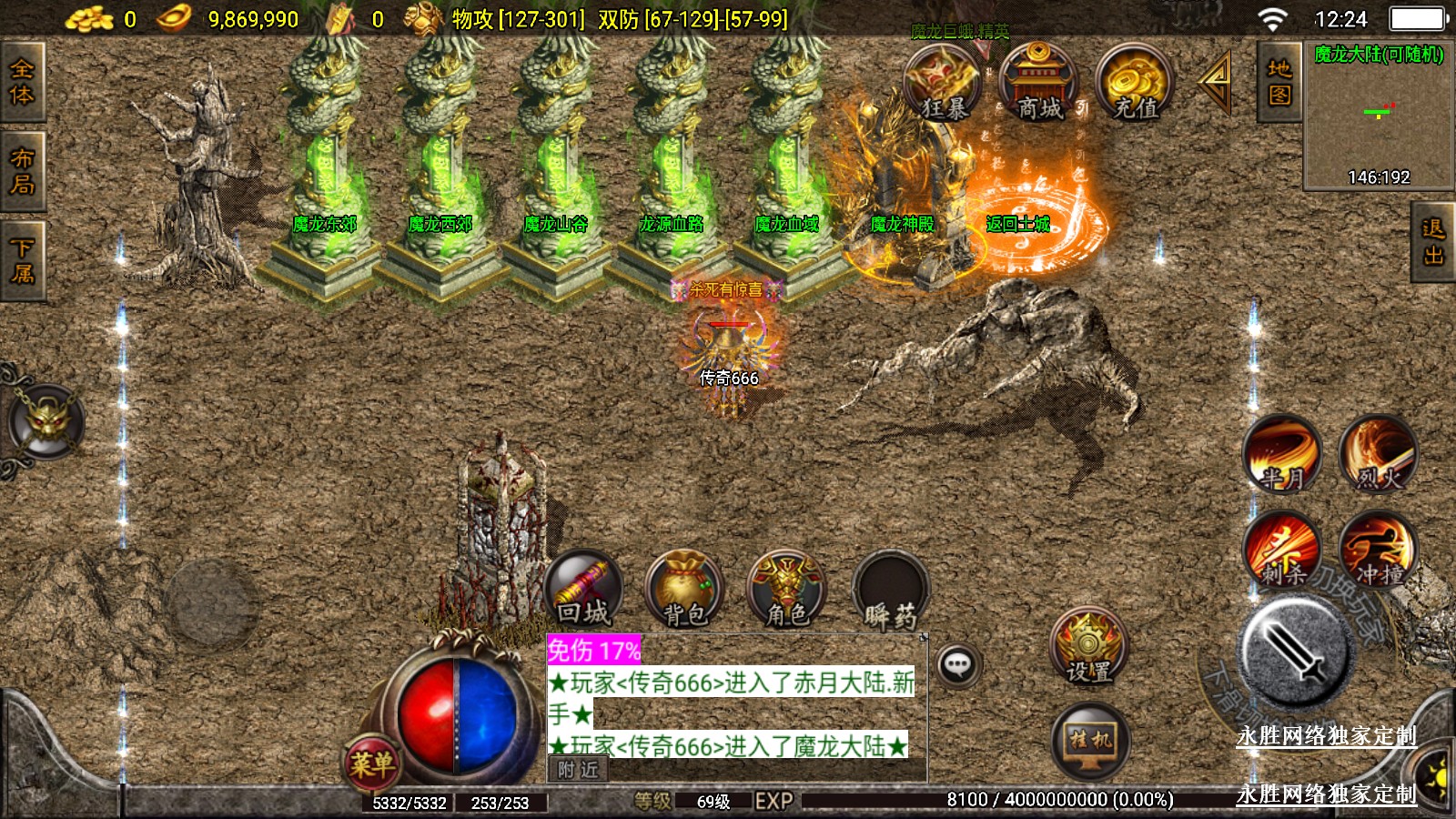Use the 瞬药 instant potion slot

890,591
